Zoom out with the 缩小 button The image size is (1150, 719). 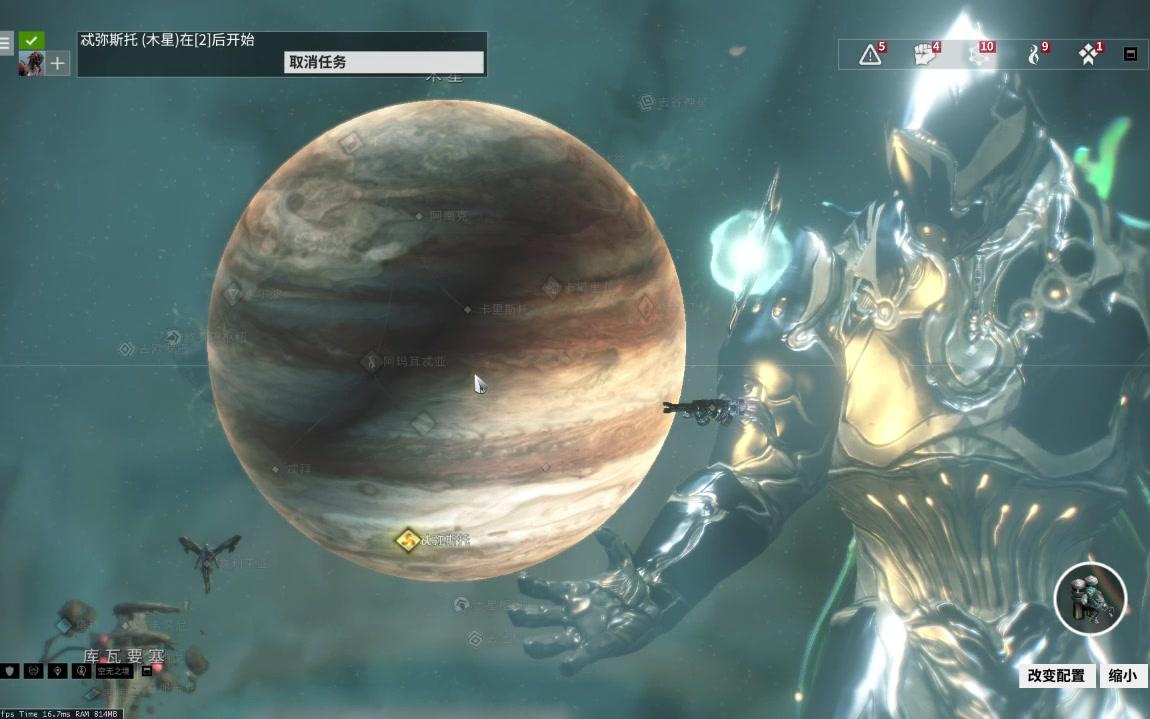(1123, 676)
